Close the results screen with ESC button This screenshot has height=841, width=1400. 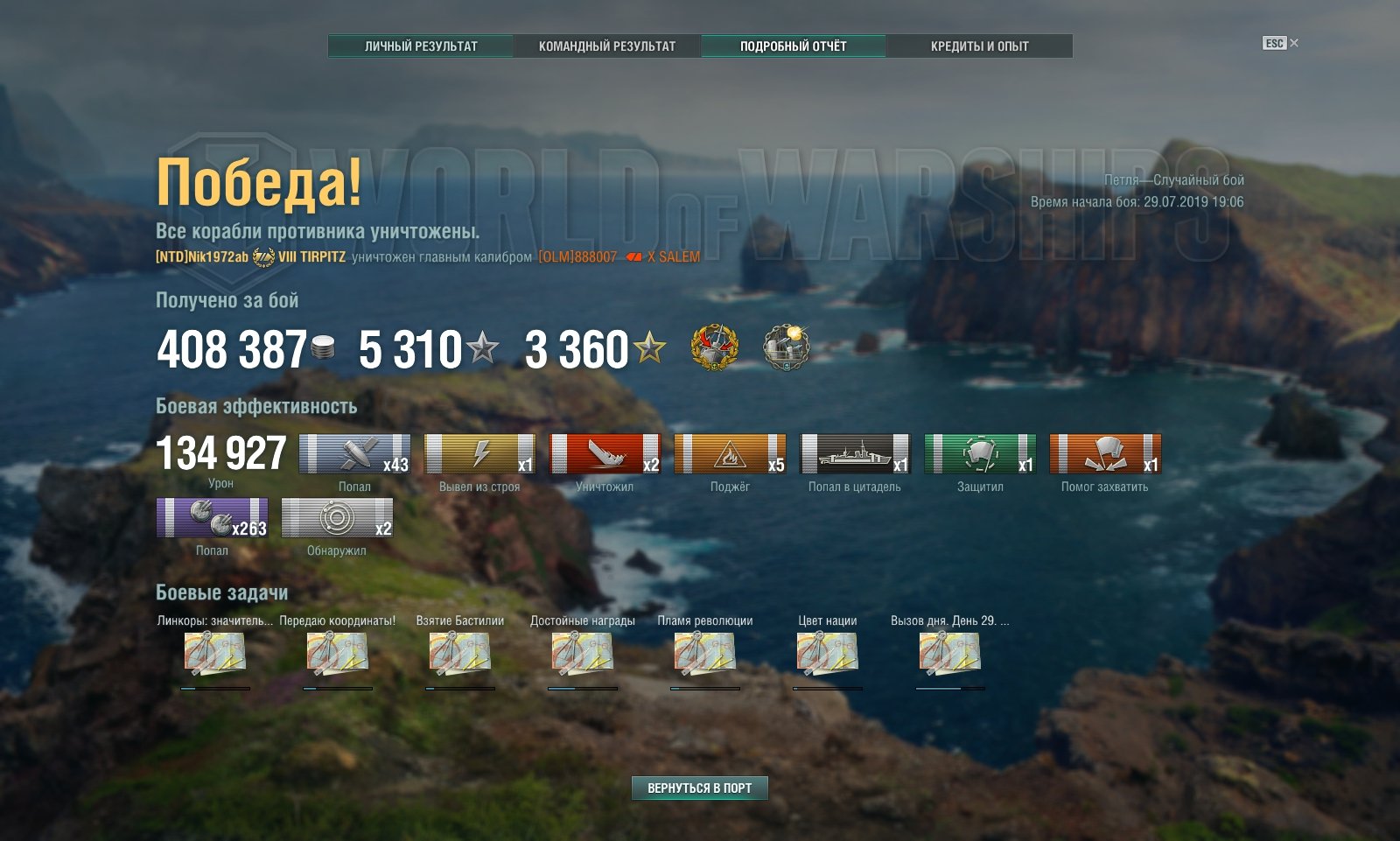pos(1279,43)
